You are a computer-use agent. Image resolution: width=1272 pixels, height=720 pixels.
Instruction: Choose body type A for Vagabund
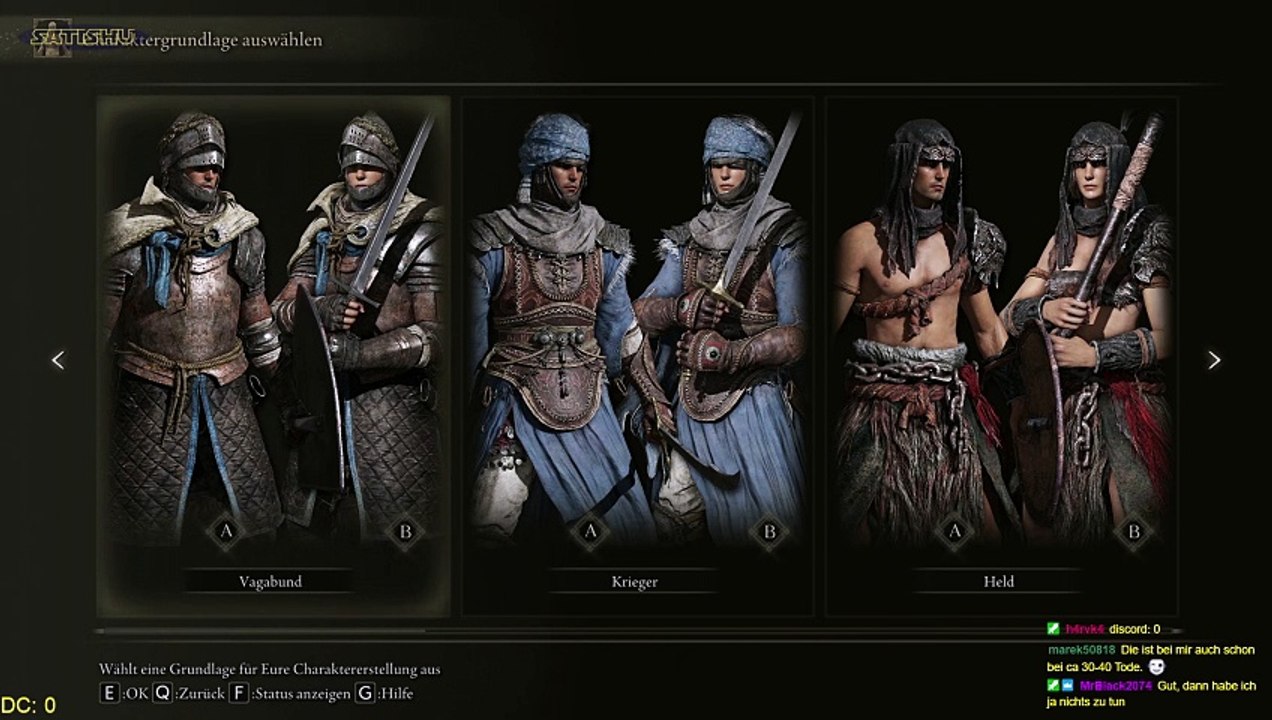point(226,532)
